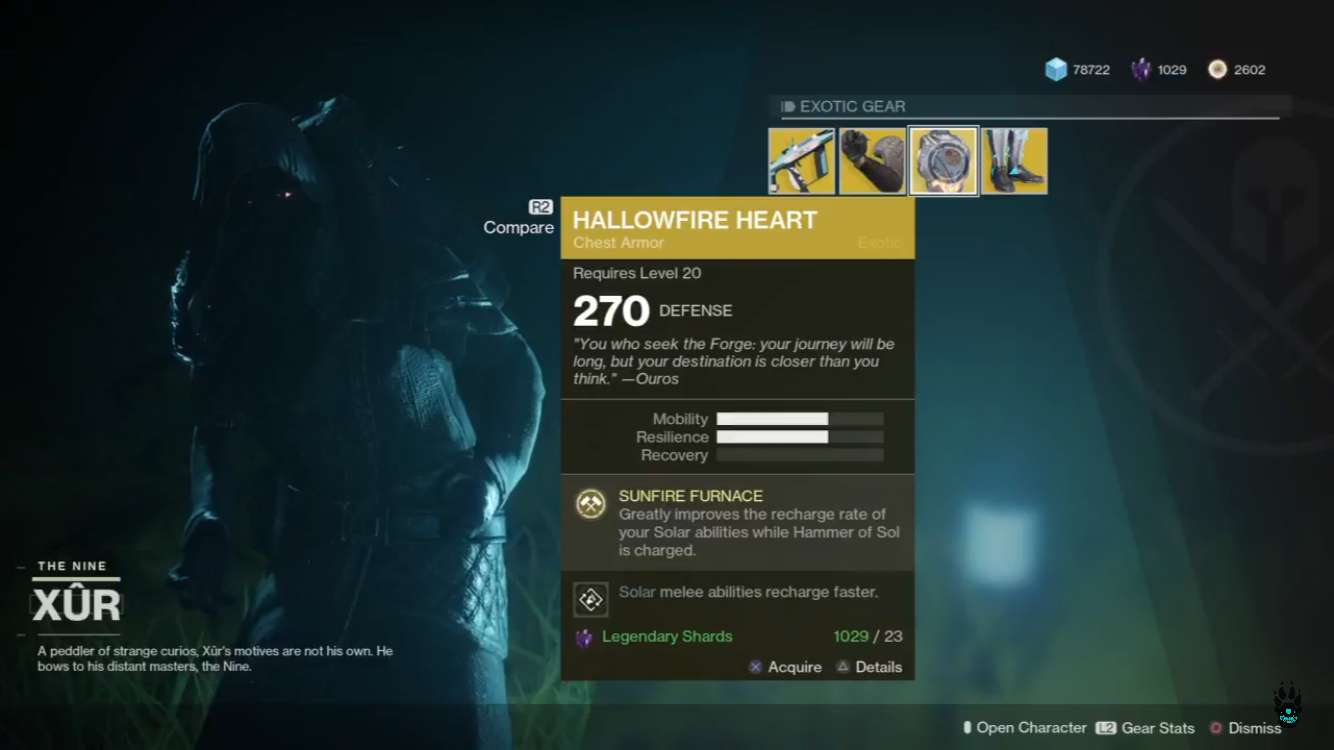This screenshot has width=1334, height=750.
Task: Acquire the Hallowfire Heart
Action: tap(785, 667)
